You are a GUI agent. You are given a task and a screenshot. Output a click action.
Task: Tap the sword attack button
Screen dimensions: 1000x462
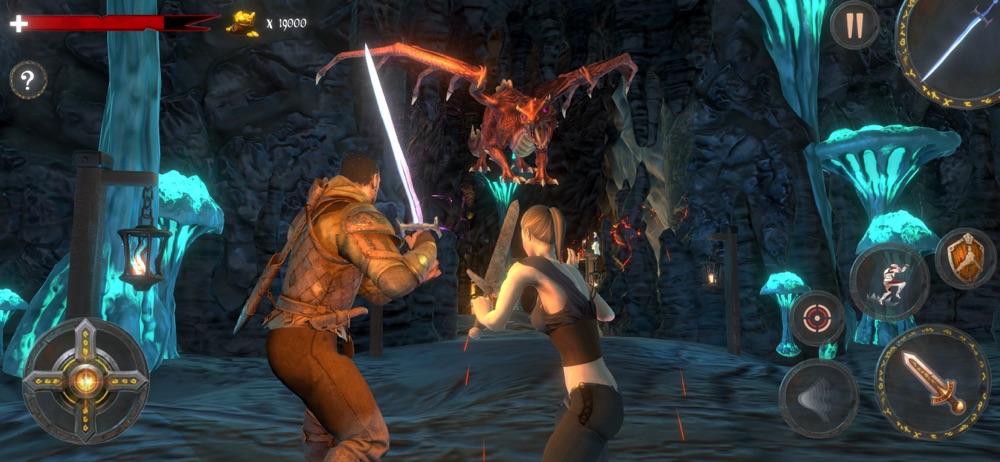pos(932,381)
